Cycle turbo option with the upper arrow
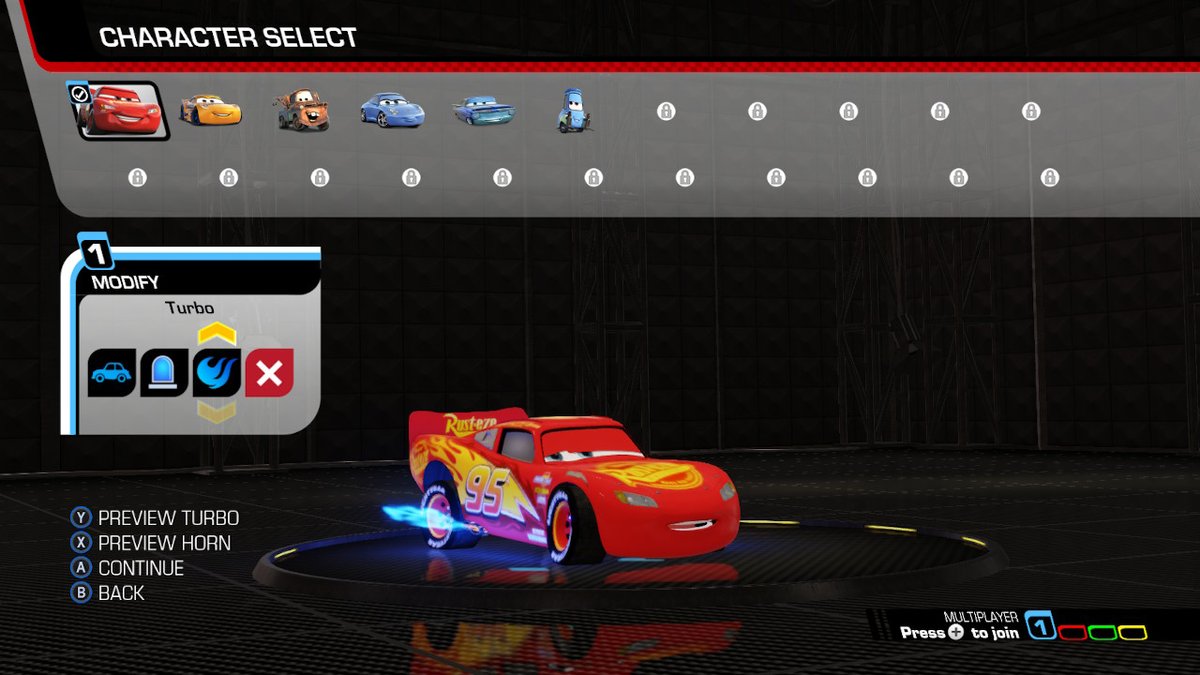The height and width of the screenshot is (675, 1200). [x=217, y=334]
